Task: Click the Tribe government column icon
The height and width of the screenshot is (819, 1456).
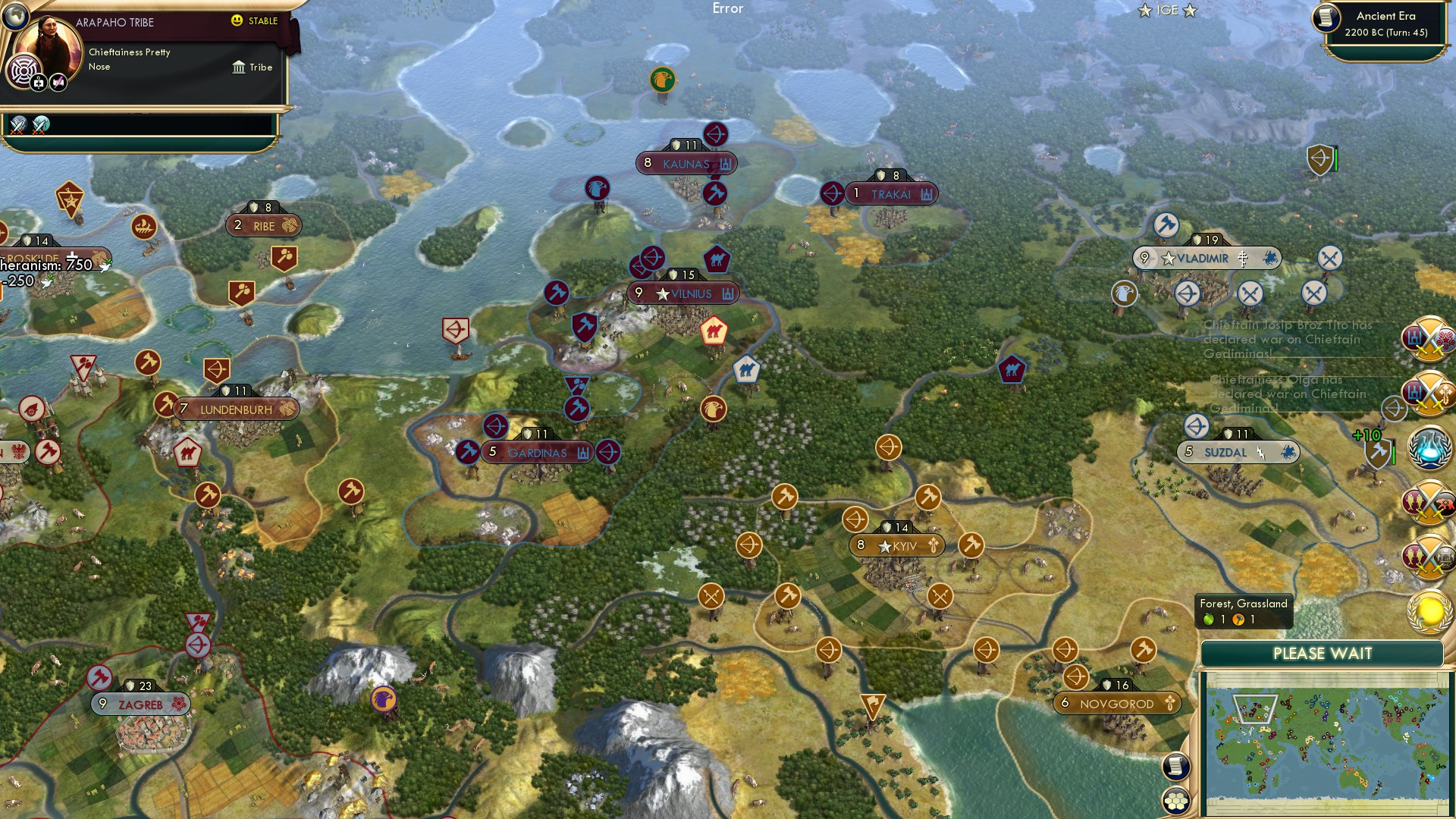Action: (240, 67)
